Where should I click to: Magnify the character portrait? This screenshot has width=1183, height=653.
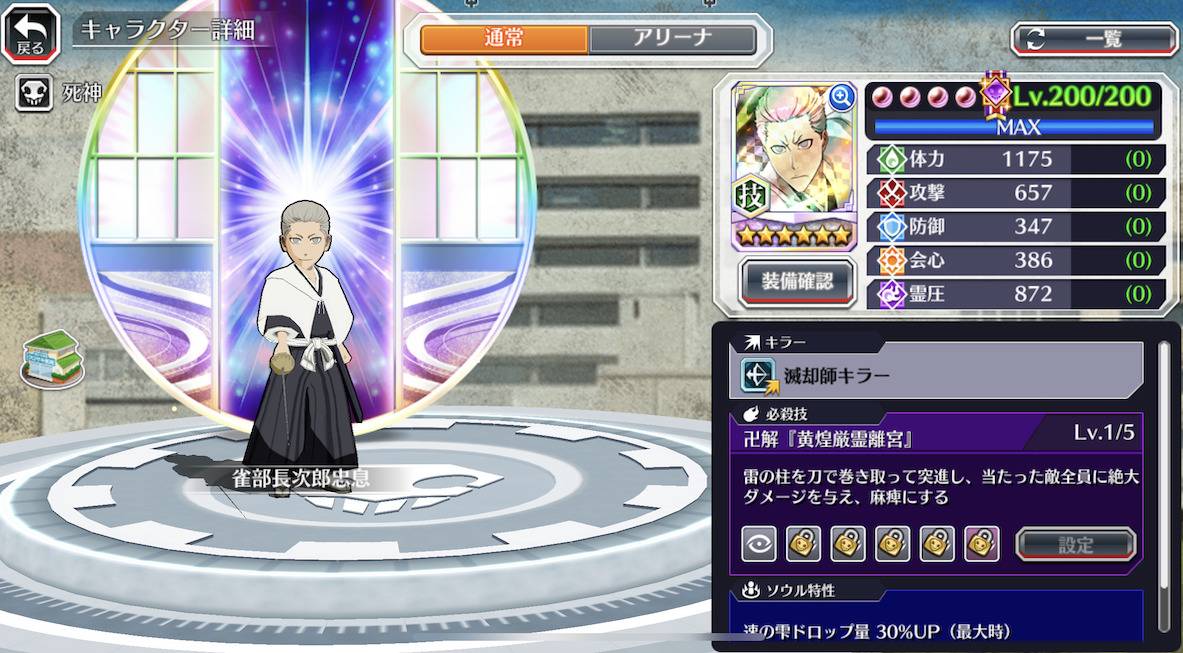pos(842,96)
